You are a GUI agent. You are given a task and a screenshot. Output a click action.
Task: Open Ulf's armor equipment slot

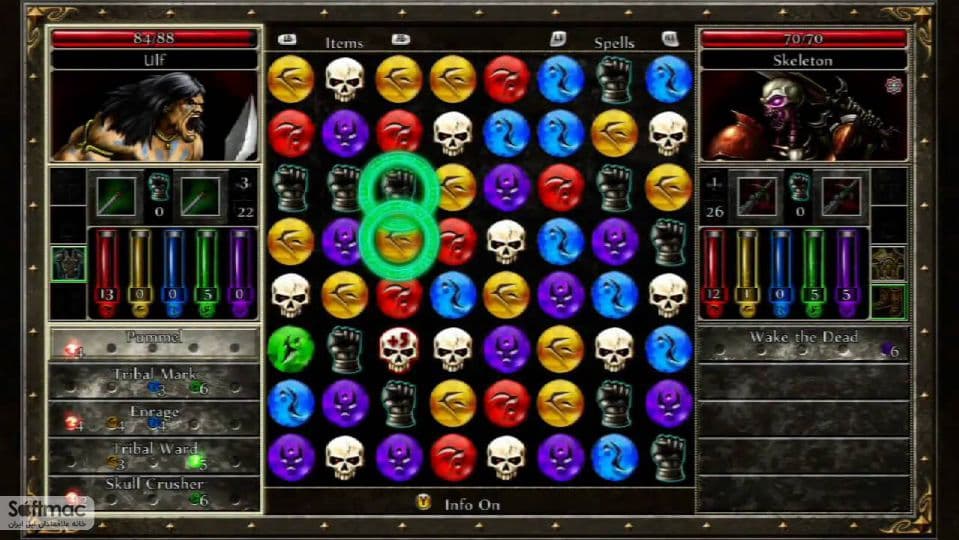coord(68,264)
